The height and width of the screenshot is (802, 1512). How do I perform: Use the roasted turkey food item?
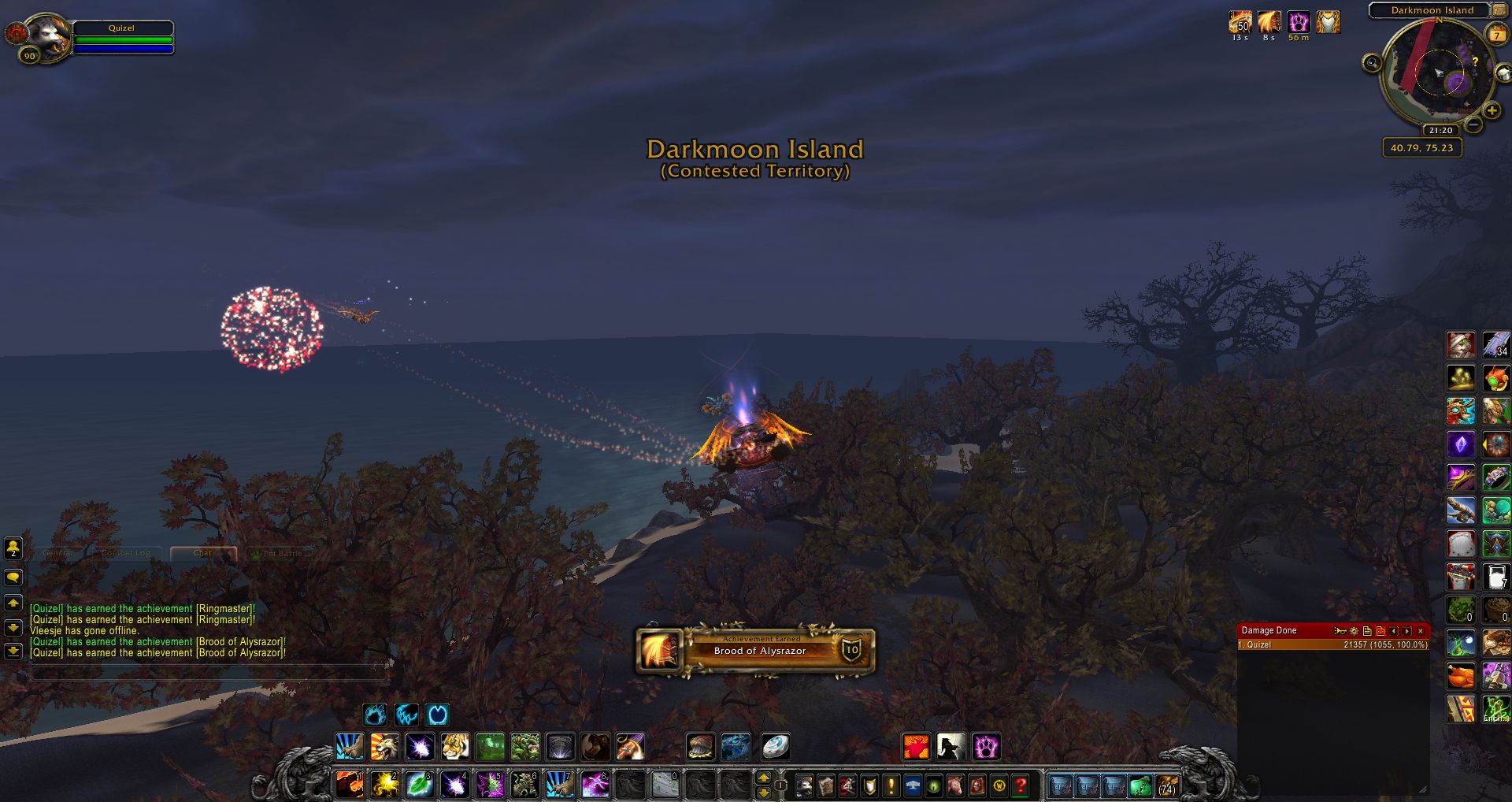(1461, 676)
